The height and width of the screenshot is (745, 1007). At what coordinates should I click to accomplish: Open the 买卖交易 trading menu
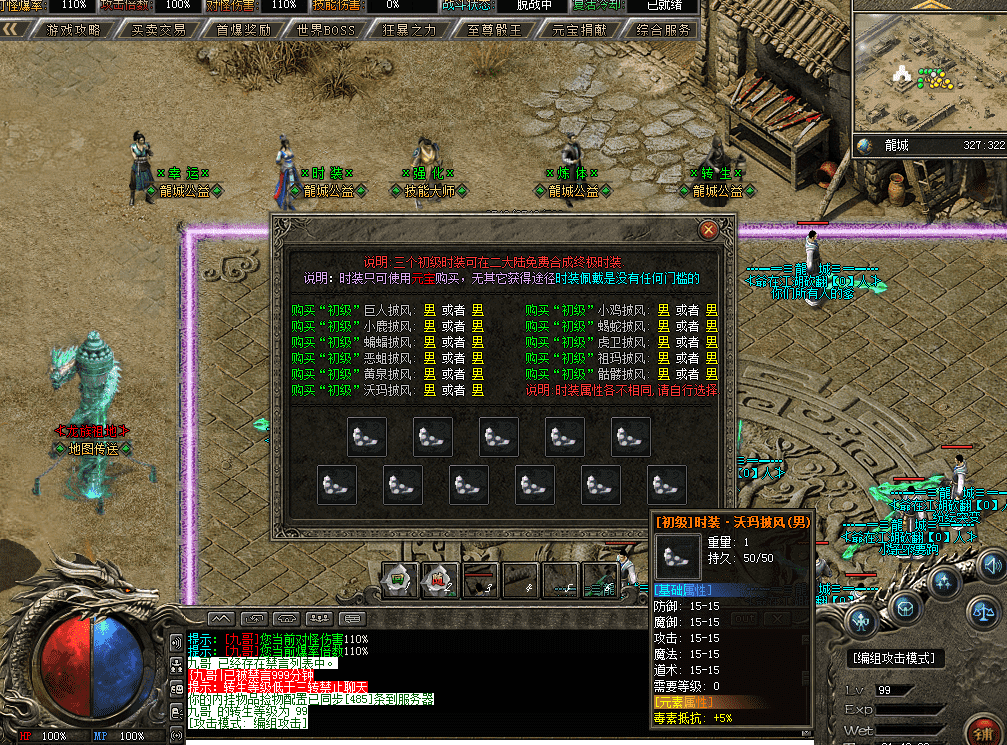pos(159,30)
